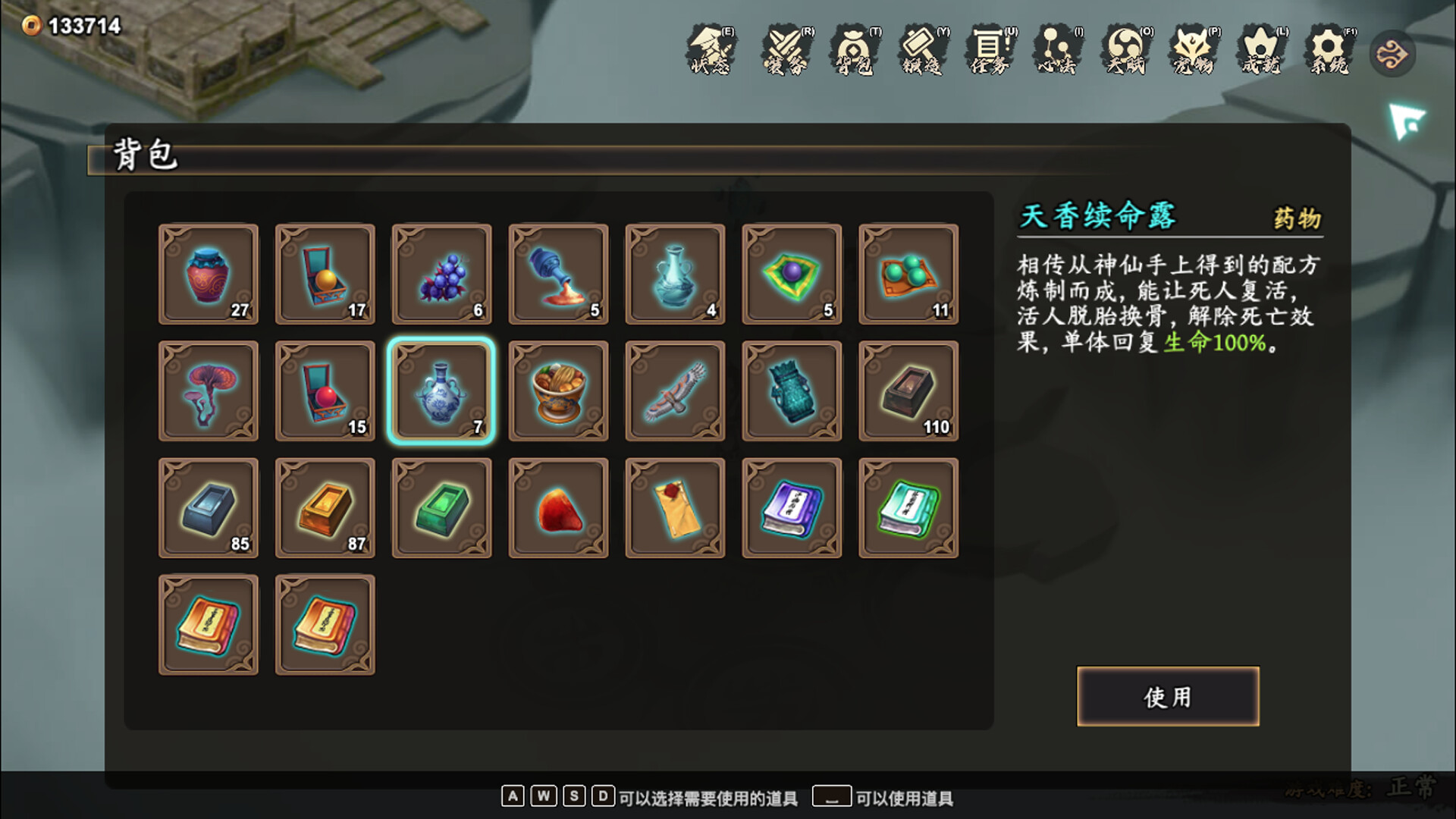The image size is (1456, 819).
Task: Open the 系统 system settings
Action: pos(1327,53)
